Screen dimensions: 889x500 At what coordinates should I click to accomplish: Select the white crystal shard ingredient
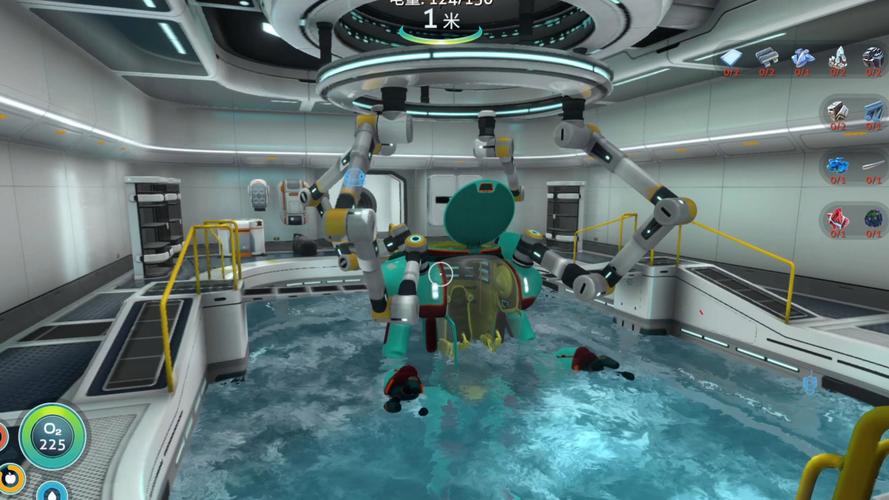(x=837, y=57)
